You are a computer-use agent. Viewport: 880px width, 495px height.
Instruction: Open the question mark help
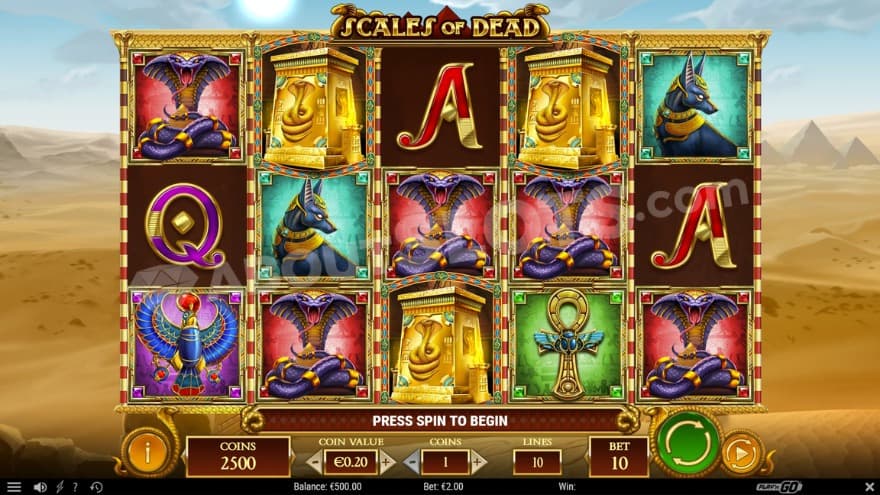pos(77,487)
